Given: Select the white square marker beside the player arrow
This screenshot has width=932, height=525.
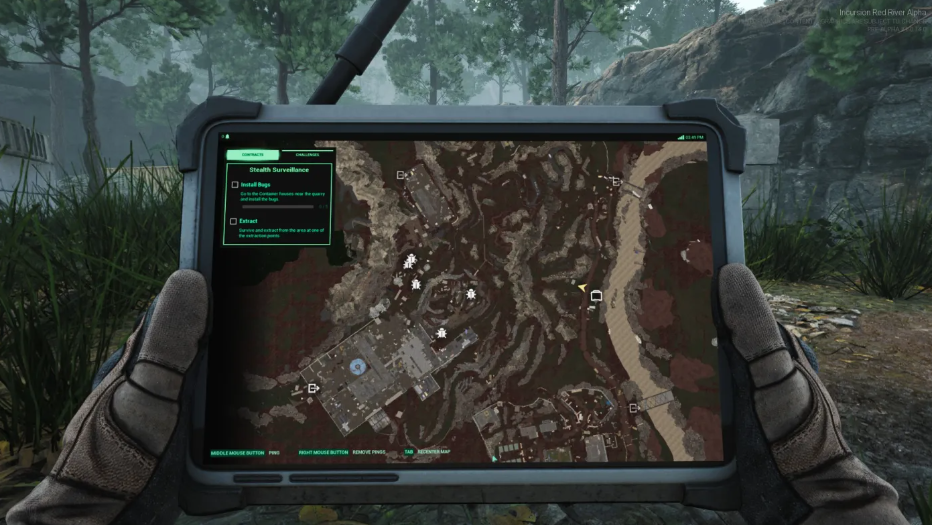Looking at the screenshot, I should click(596, 296).
